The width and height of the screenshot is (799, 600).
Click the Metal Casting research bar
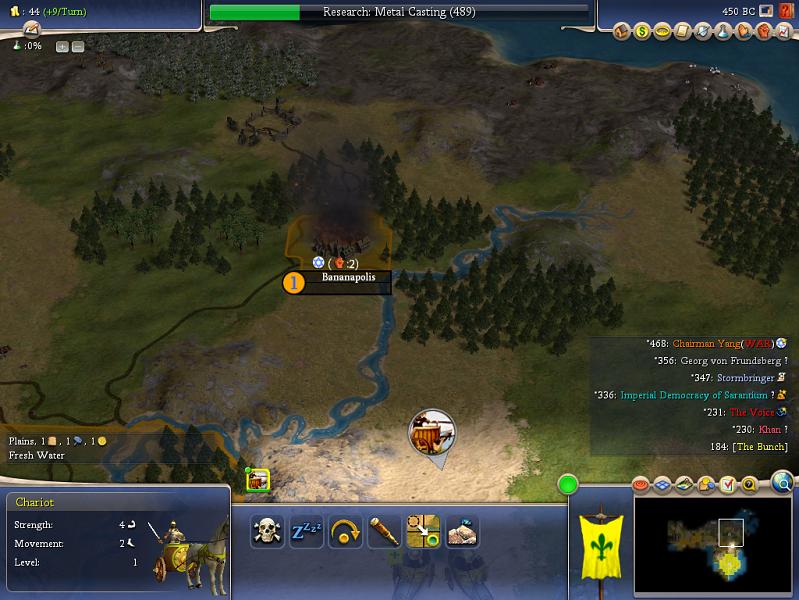click(x=399, y=12)
